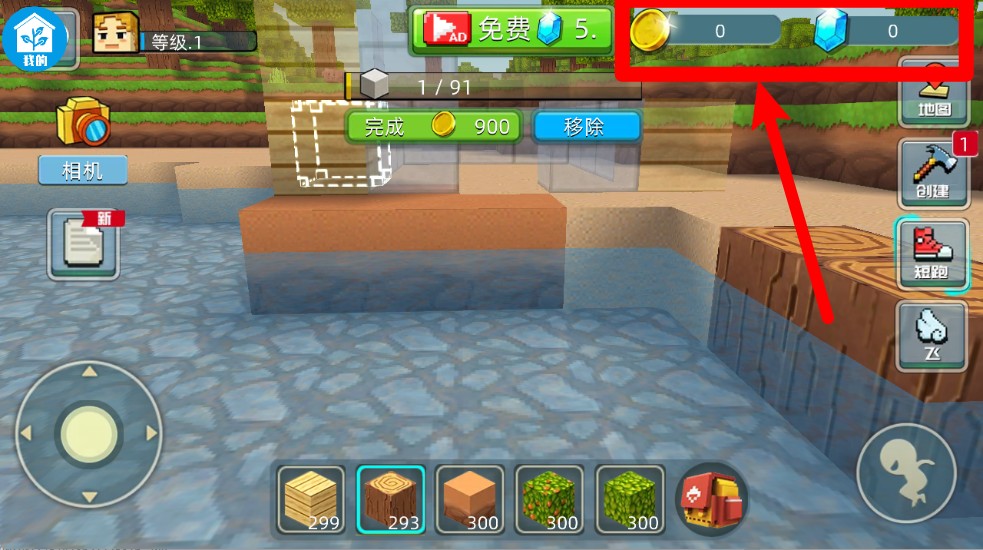Select the green leaves block slot

tap(630, 498)
